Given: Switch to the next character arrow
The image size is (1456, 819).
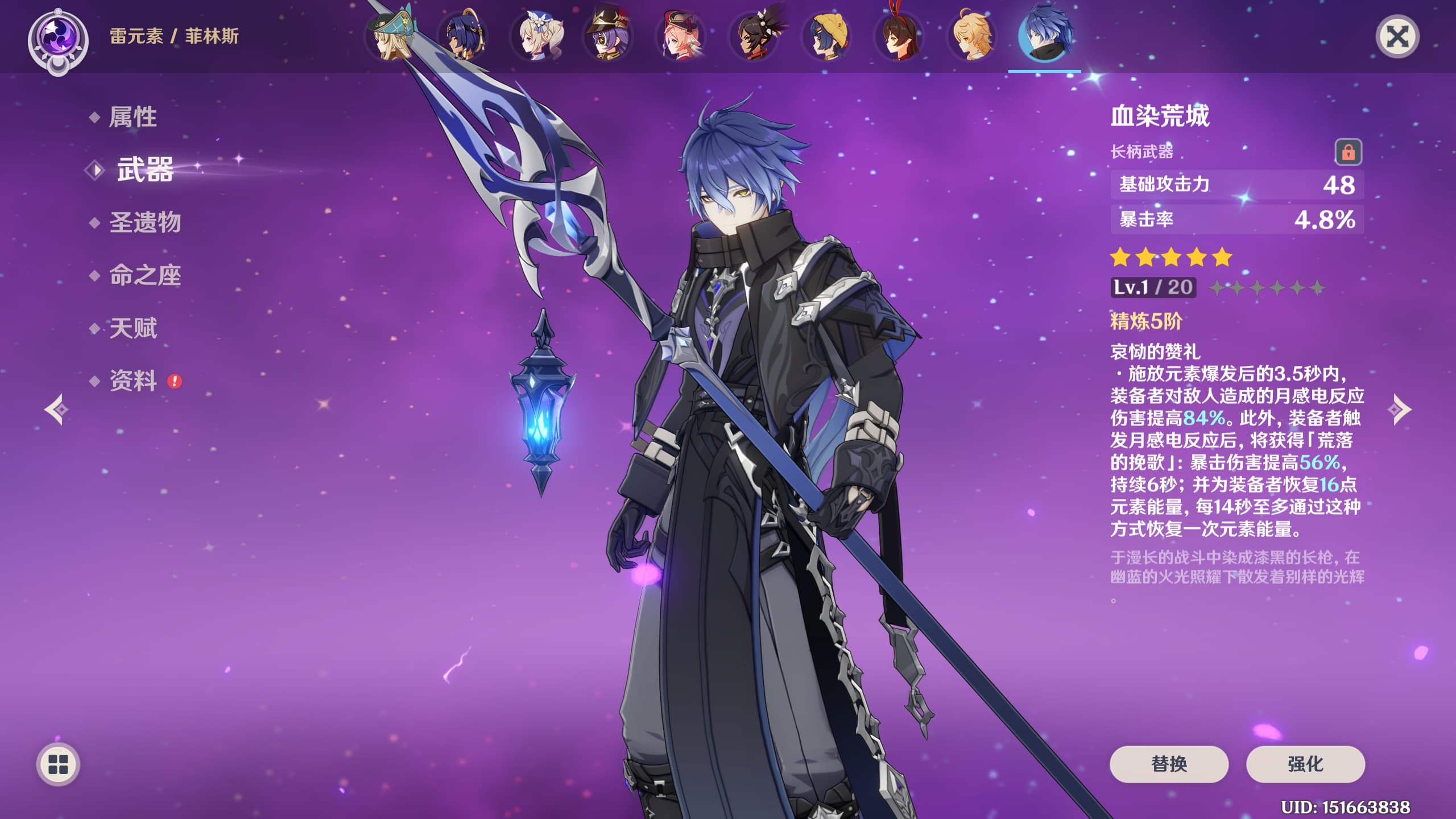Looking at the screenshot, I should (1399, 409).
